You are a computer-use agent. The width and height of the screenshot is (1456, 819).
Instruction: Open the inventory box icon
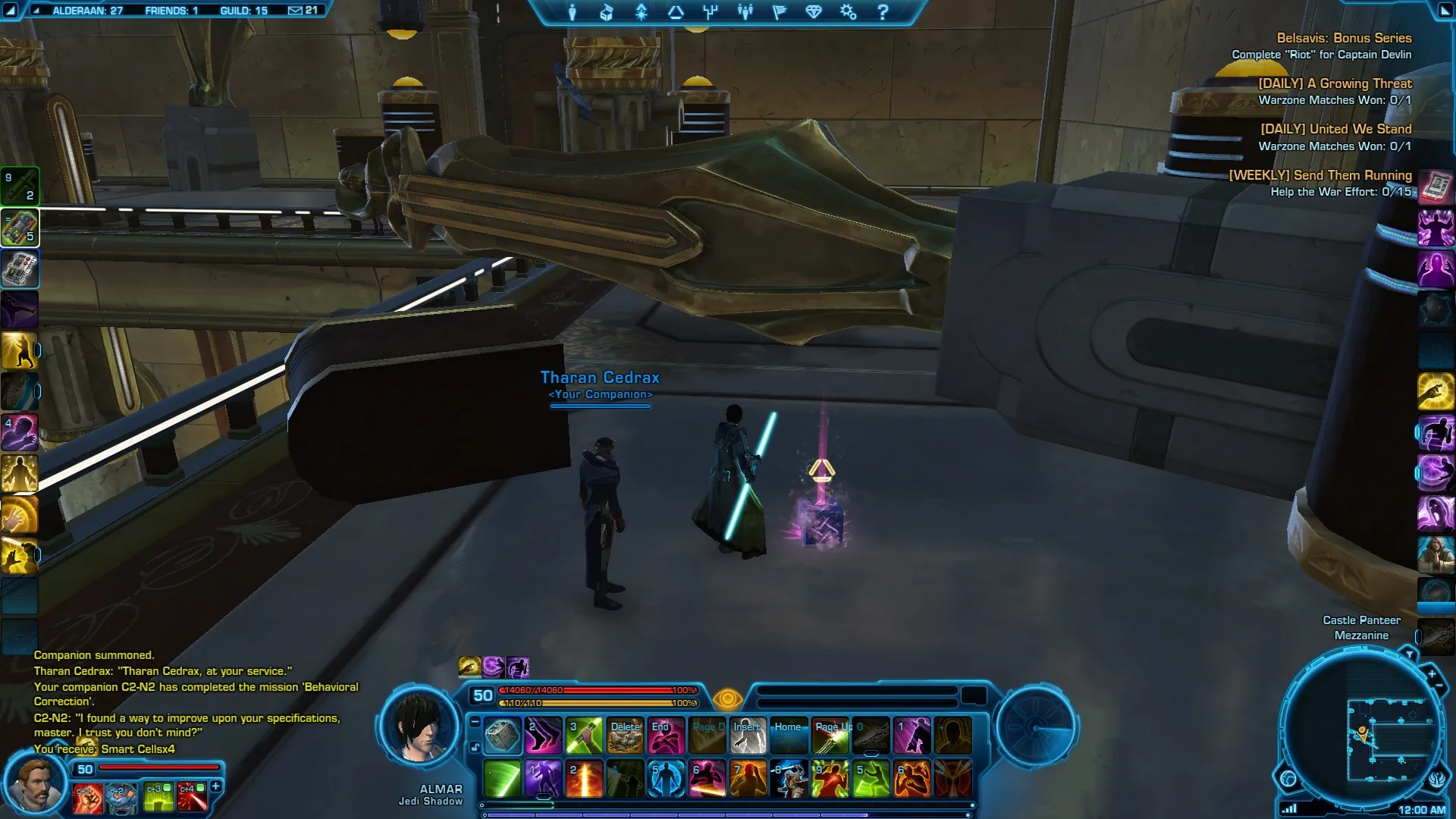(607, 12)
